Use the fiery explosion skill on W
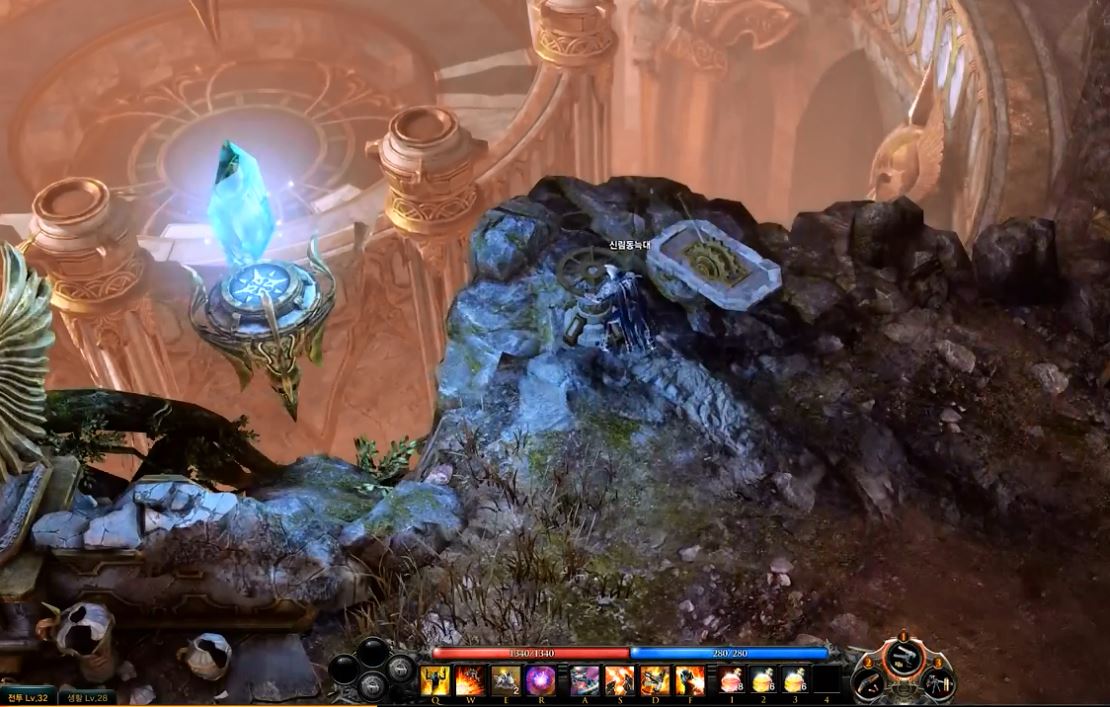 [x=470, y=680]
